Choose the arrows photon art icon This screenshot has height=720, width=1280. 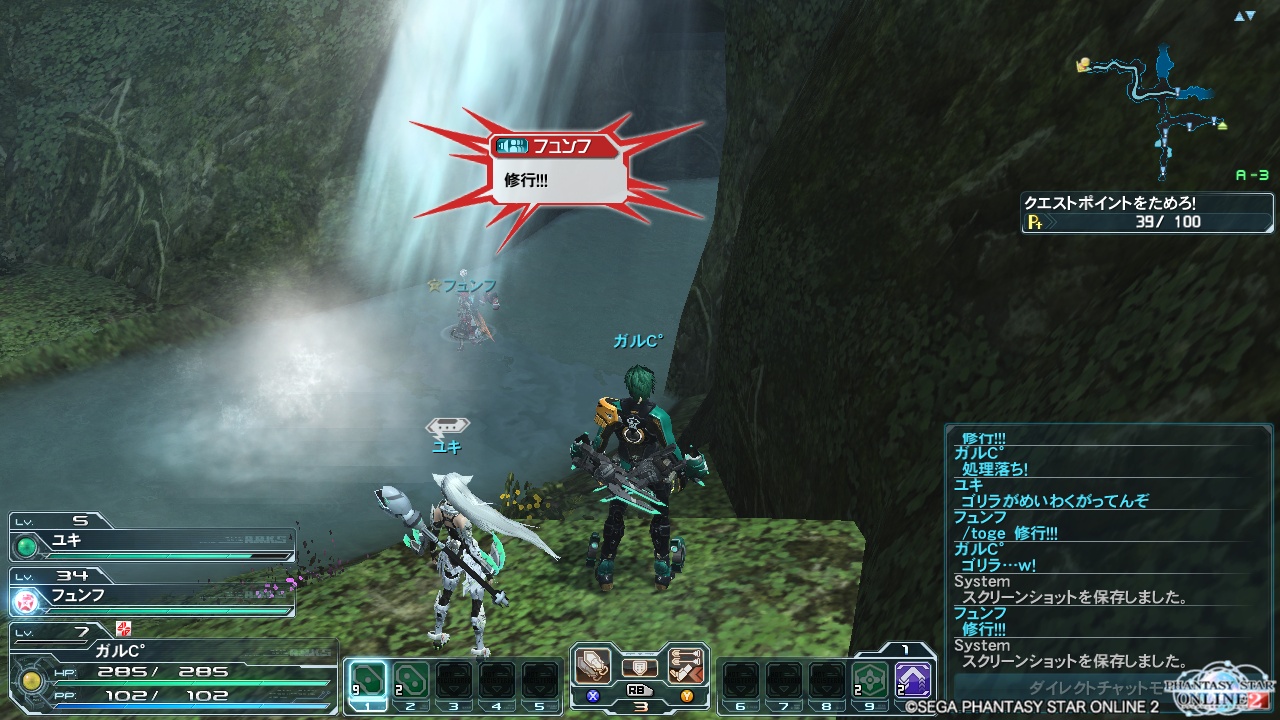pos(686,666)
